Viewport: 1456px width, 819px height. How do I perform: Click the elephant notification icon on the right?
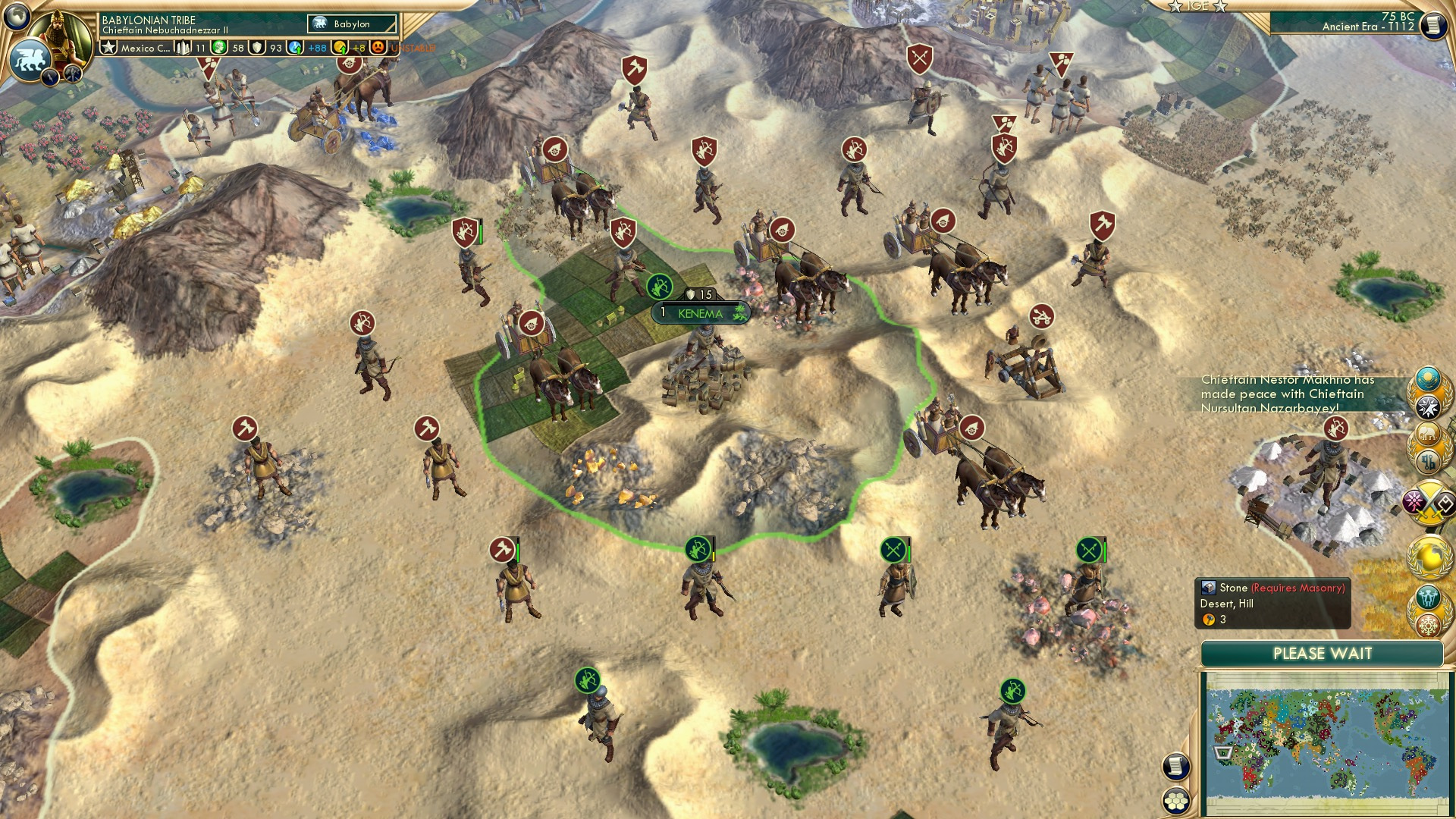[1429, 432]
